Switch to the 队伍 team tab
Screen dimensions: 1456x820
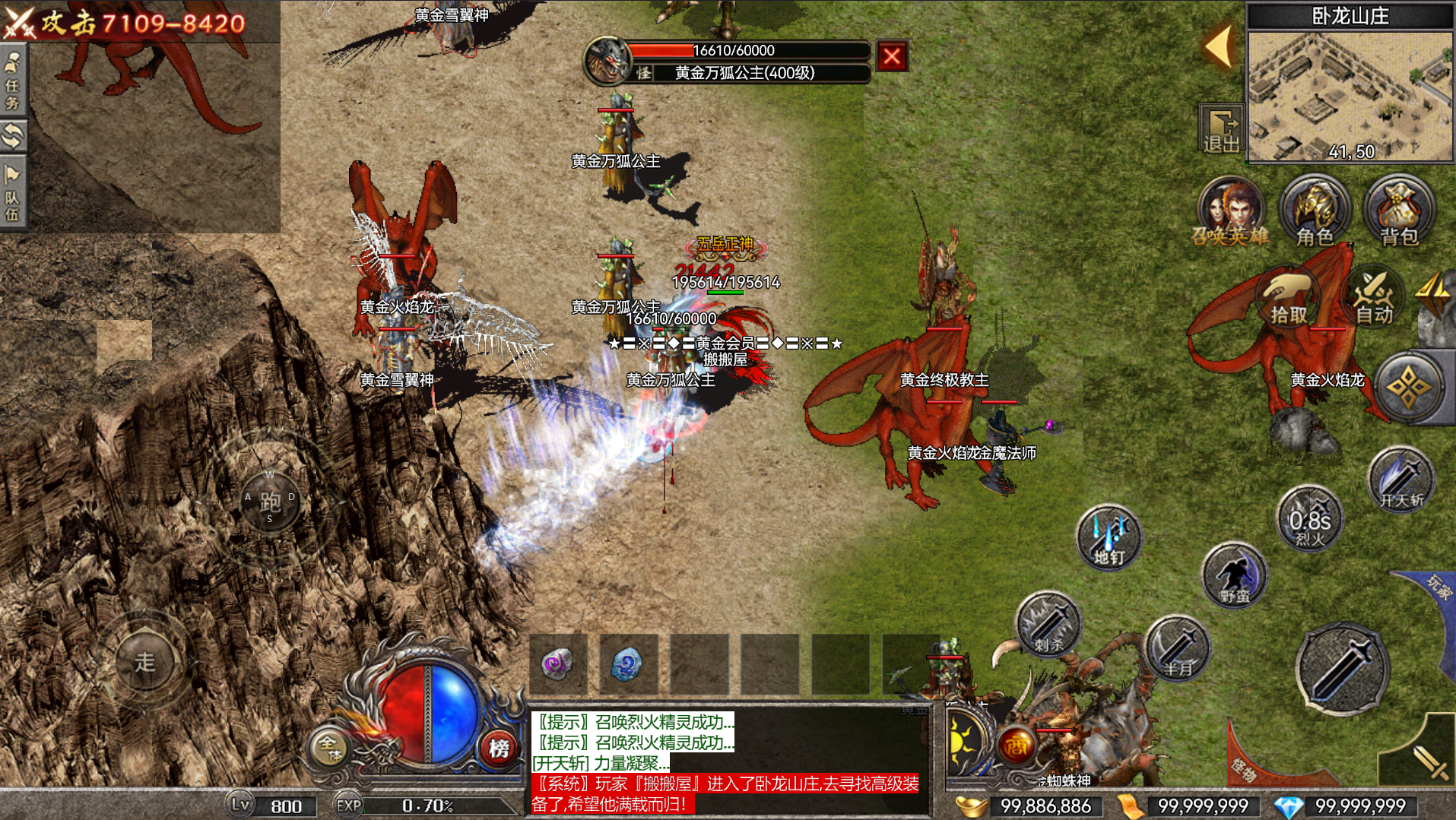(x=13, y=192)
